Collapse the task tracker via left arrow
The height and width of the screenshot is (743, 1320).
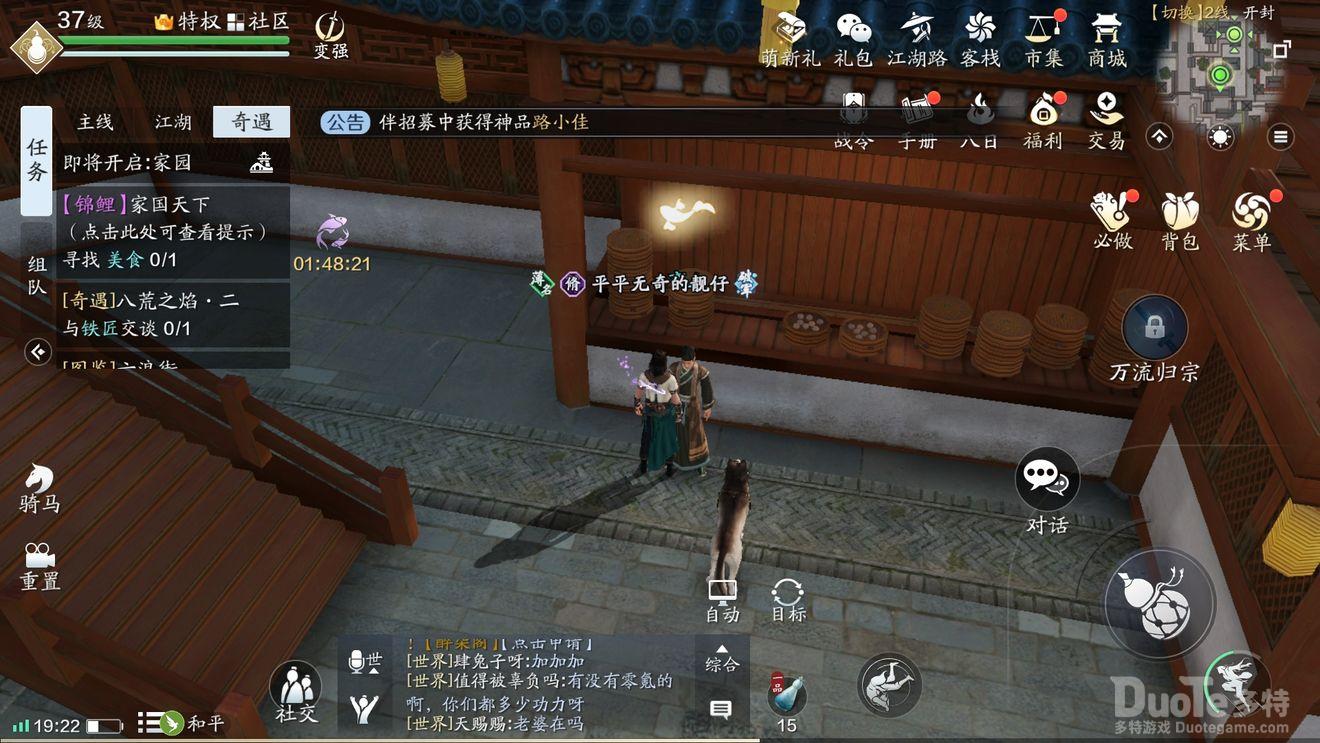[37, 352]
